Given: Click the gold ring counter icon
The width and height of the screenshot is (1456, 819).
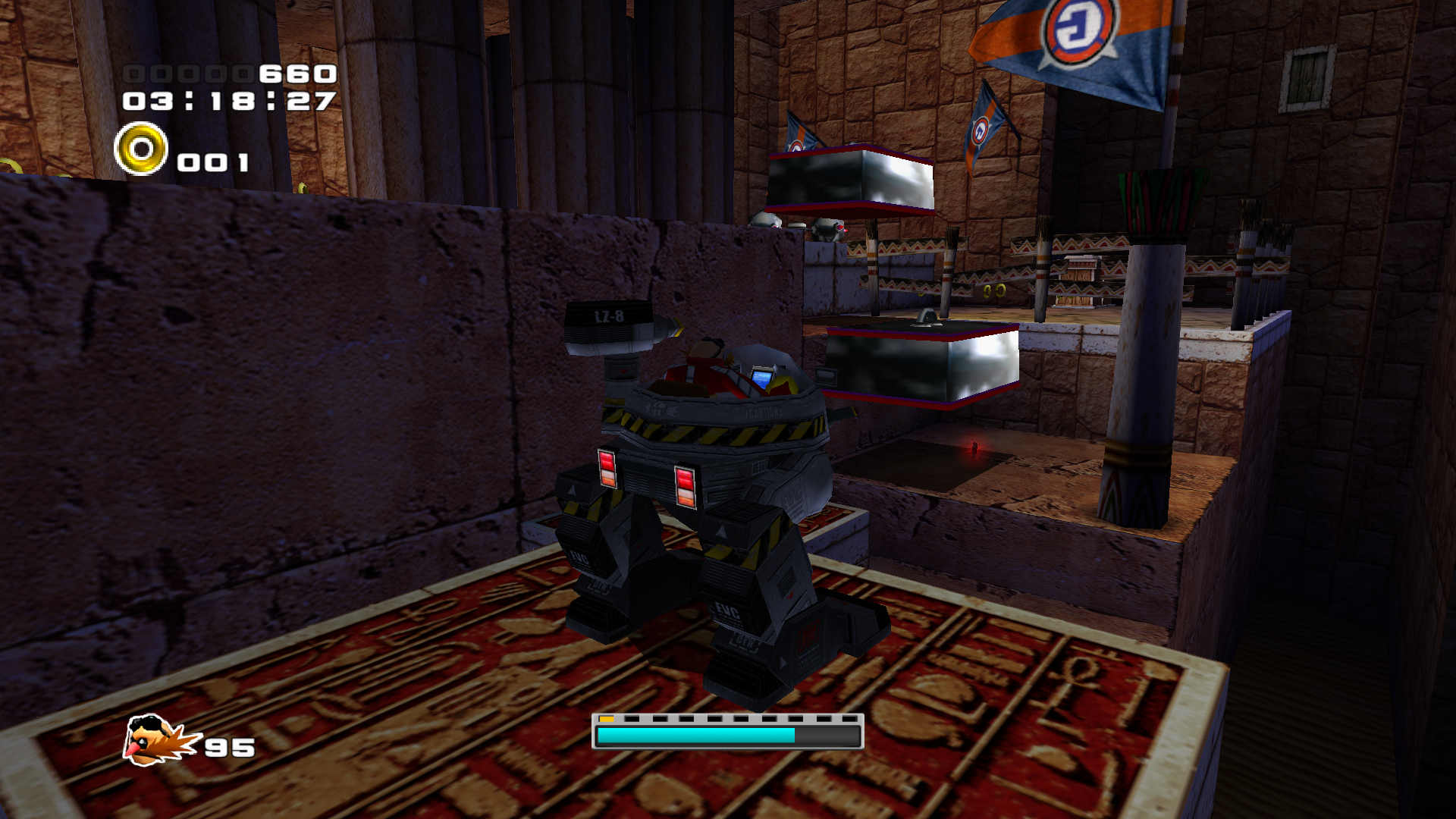Looking at the screenshot, I should click(141, 149).
